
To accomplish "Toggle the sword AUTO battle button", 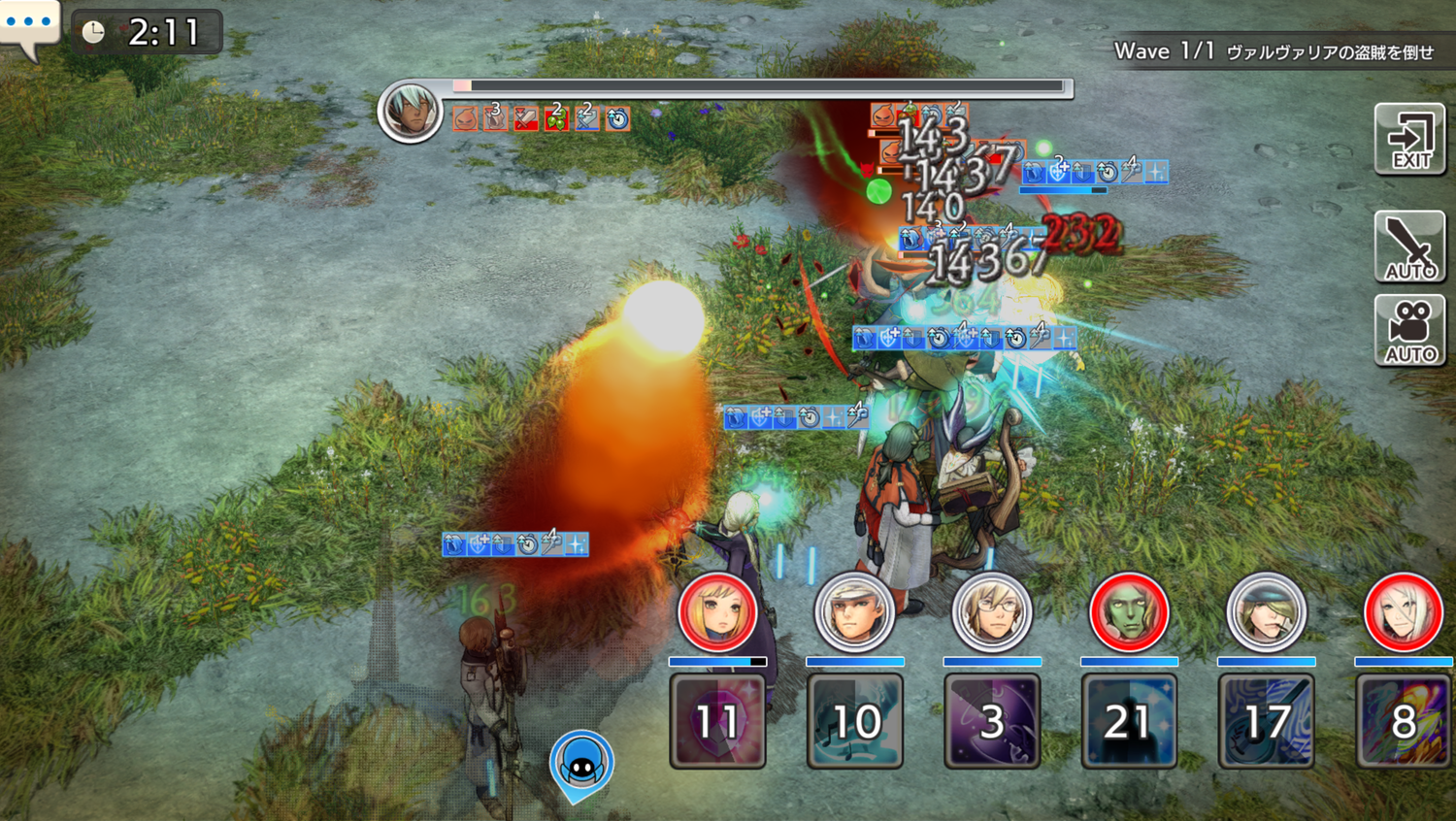I will click(1409, 247).
